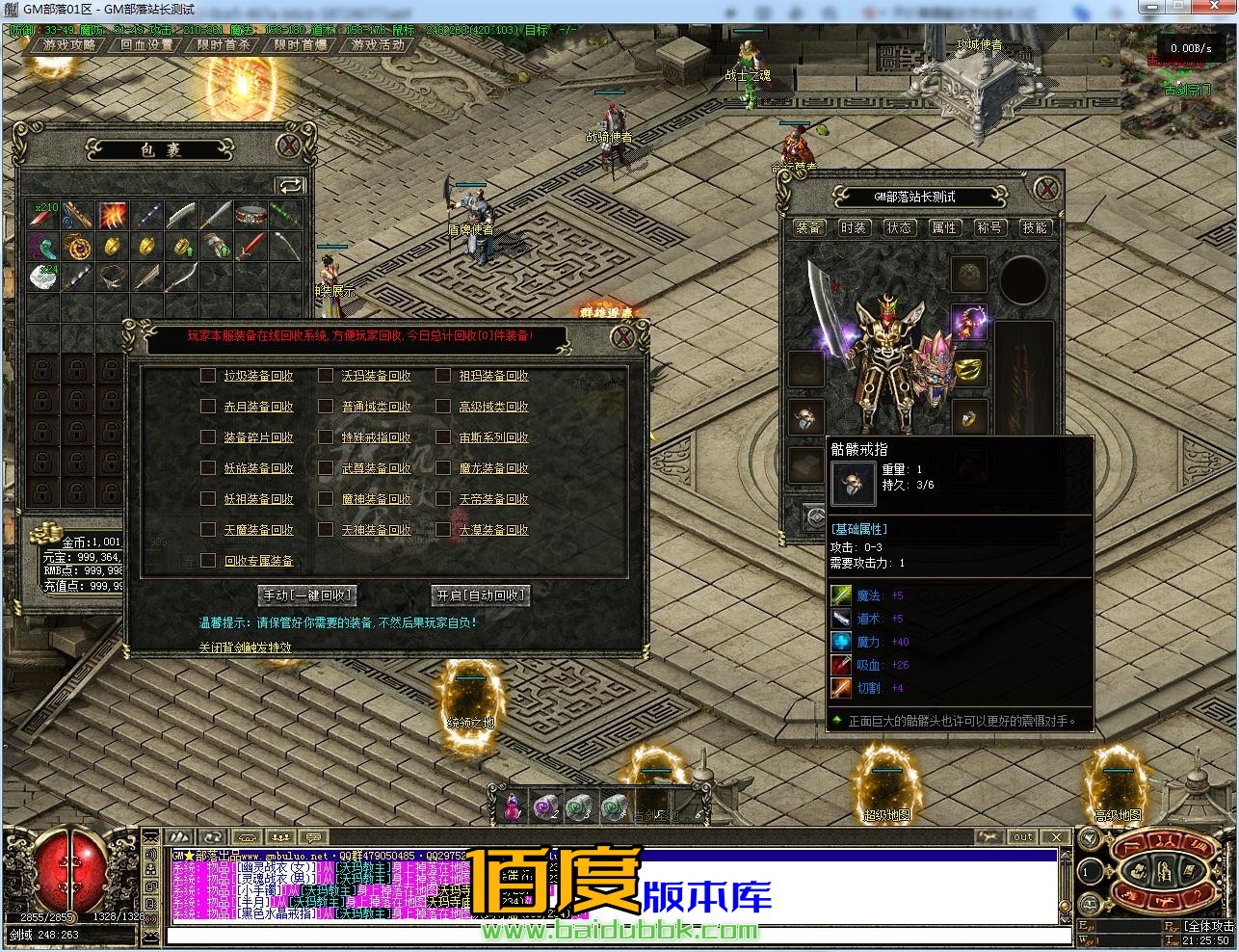
Task: Activate the 开启[自动回收] button
Action: (x=480, y=595)
